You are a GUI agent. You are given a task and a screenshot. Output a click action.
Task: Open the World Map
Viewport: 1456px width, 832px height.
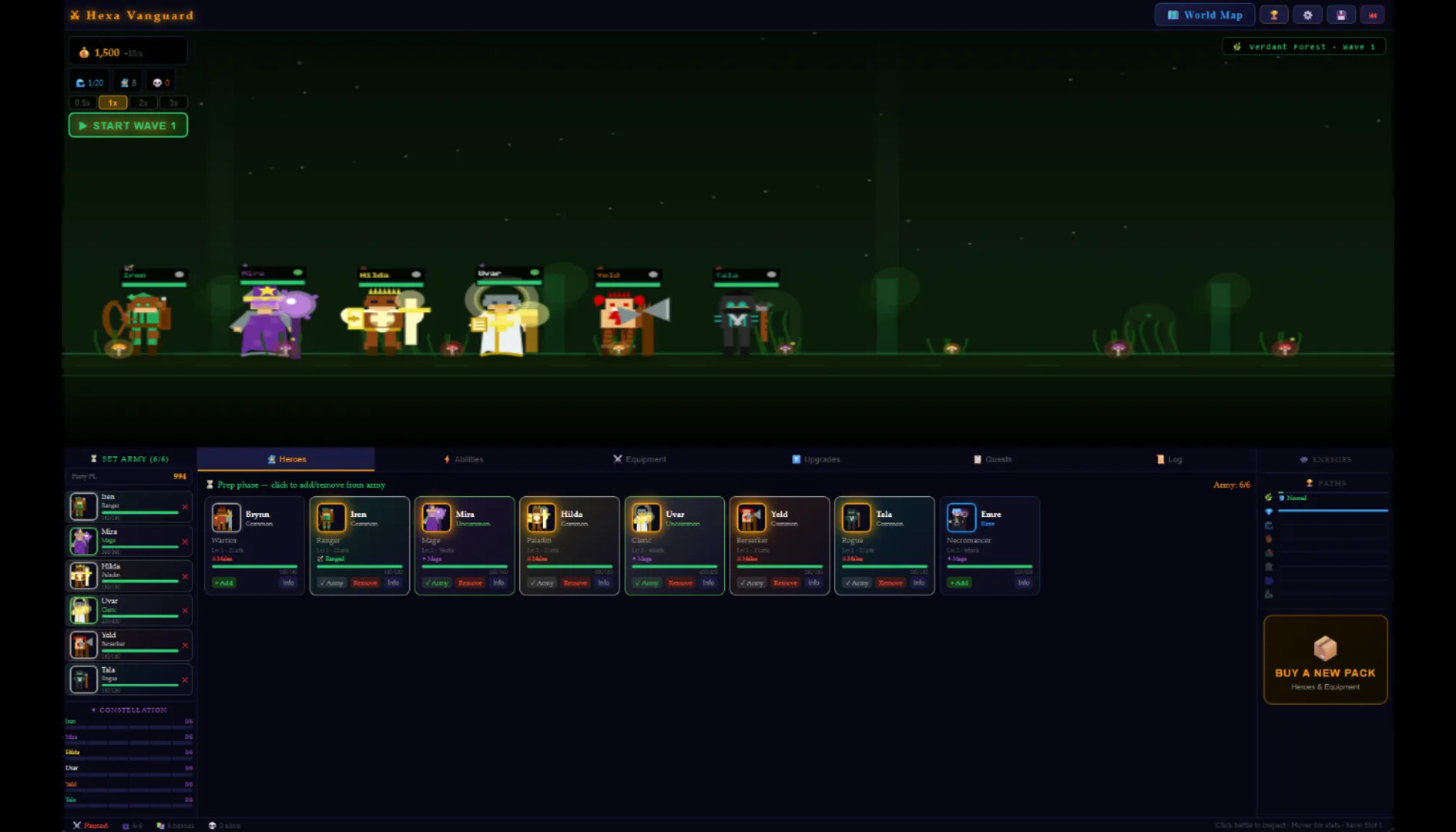(x=1204, y=15)
